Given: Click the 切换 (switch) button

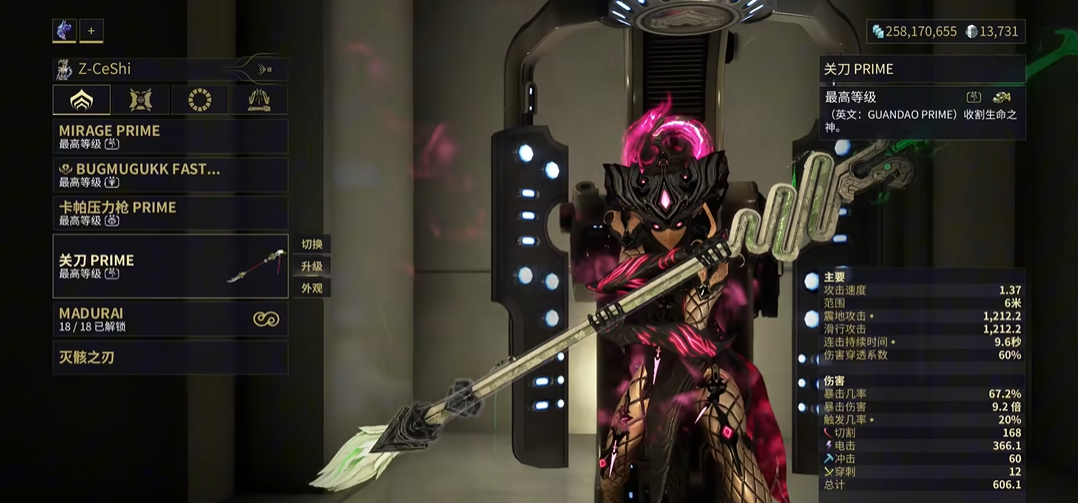Looking at the screenshot, I should click(312, 245).
